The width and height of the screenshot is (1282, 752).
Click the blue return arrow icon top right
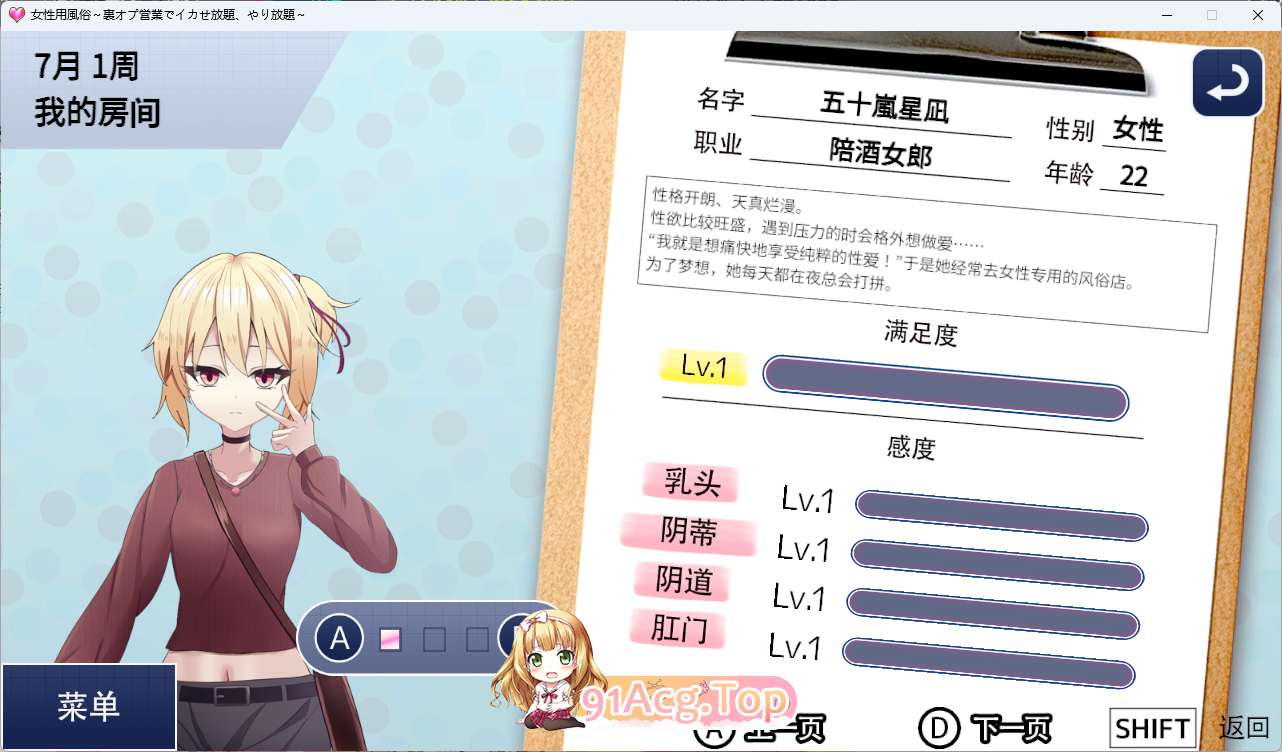tap(1227, 82)
